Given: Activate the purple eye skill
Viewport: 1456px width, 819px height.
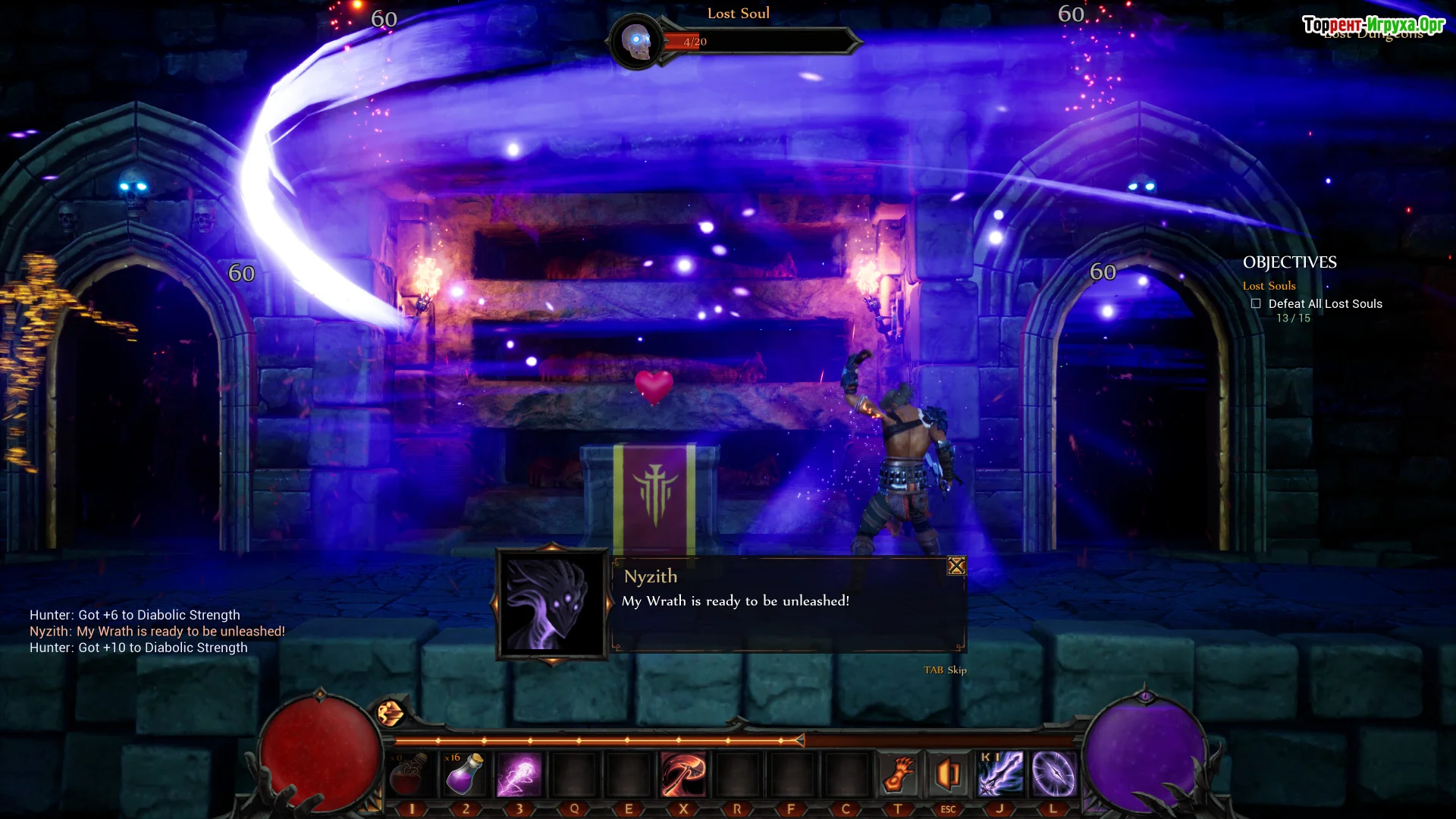Looking at the screenshot, I should click(1053, 775).
